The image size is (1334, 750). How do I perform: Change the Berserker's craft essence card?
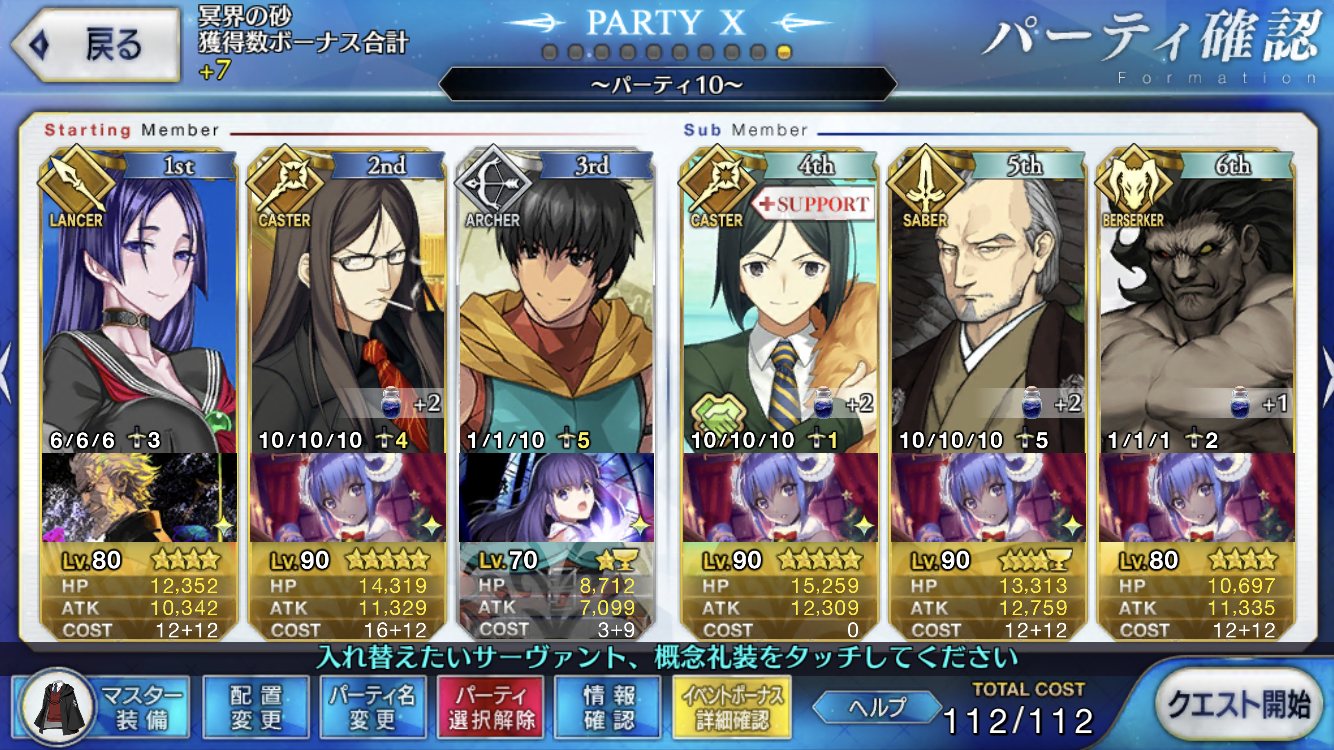pyautogui.click(x=1197, y=497)
